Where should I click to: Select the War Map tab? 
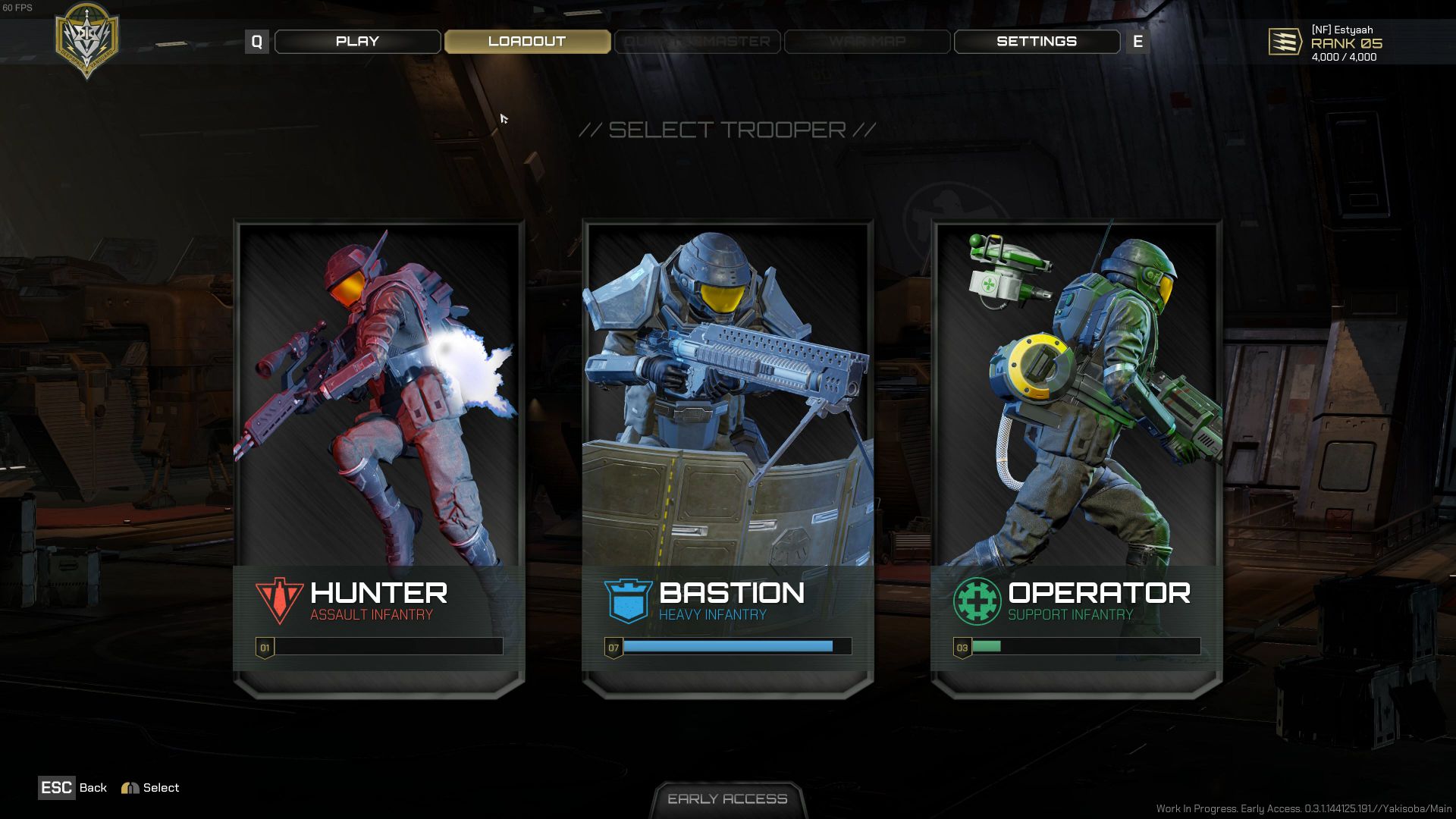[867, 42]
